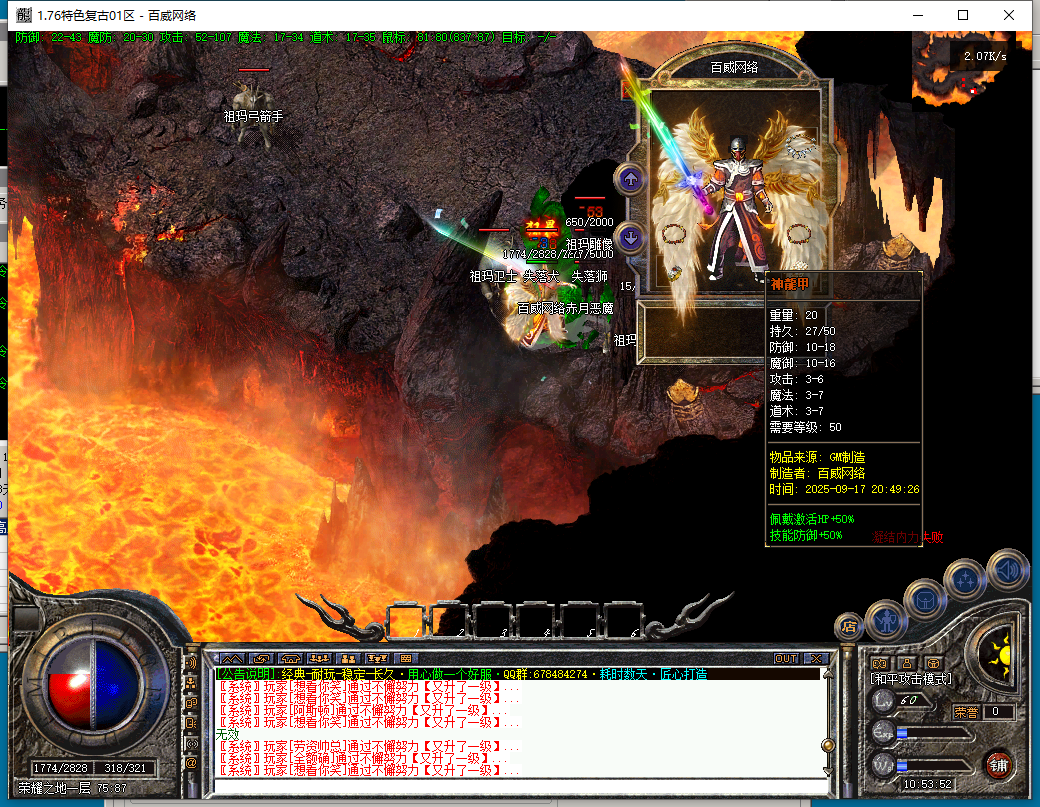Click the OUT button on chat bar
The width and height of the screenshot is (1040, 807).
[x=786, y=659]
